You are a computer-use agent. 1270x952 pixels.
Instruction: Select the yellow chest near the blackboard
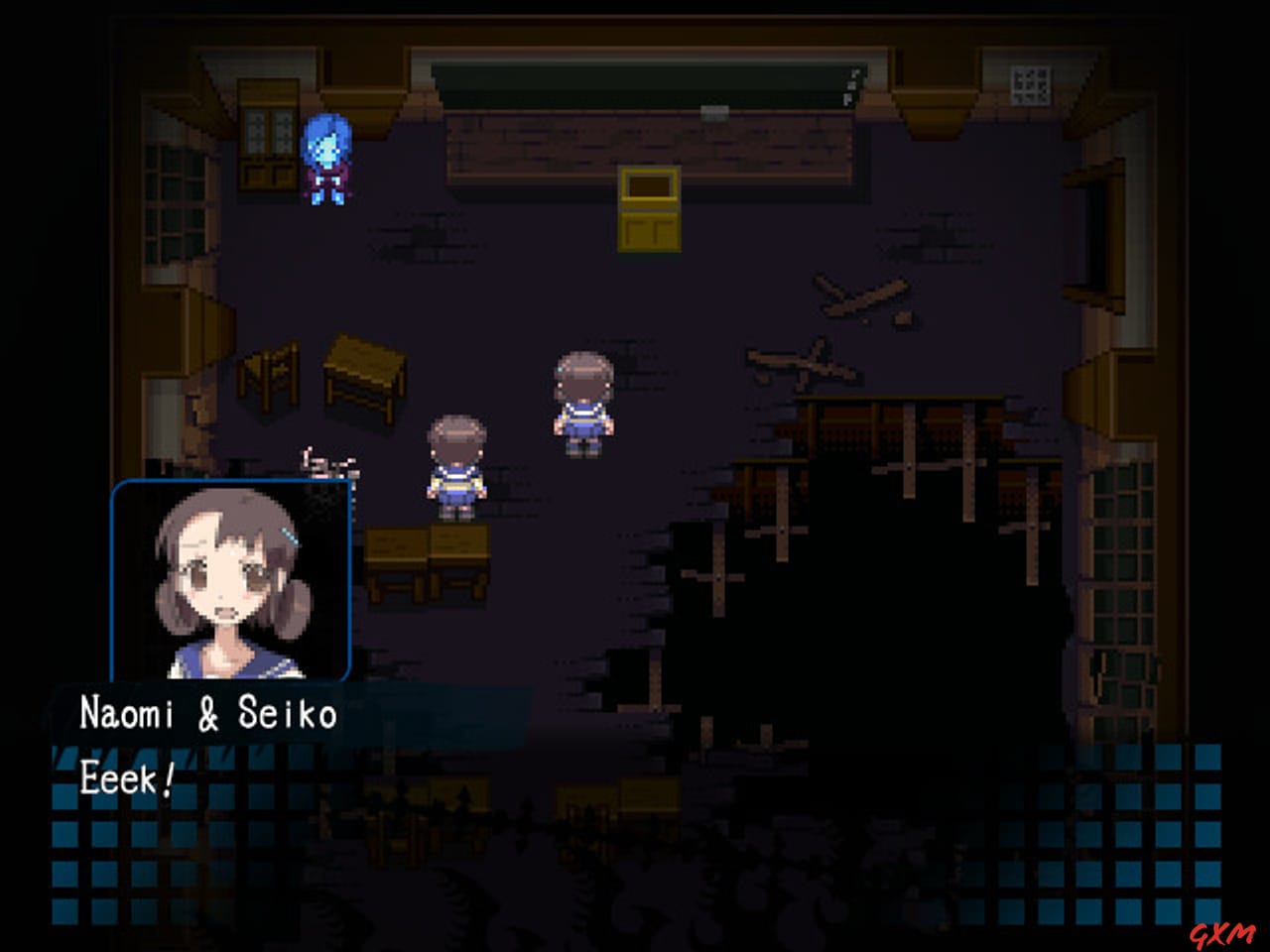(652, 208)
